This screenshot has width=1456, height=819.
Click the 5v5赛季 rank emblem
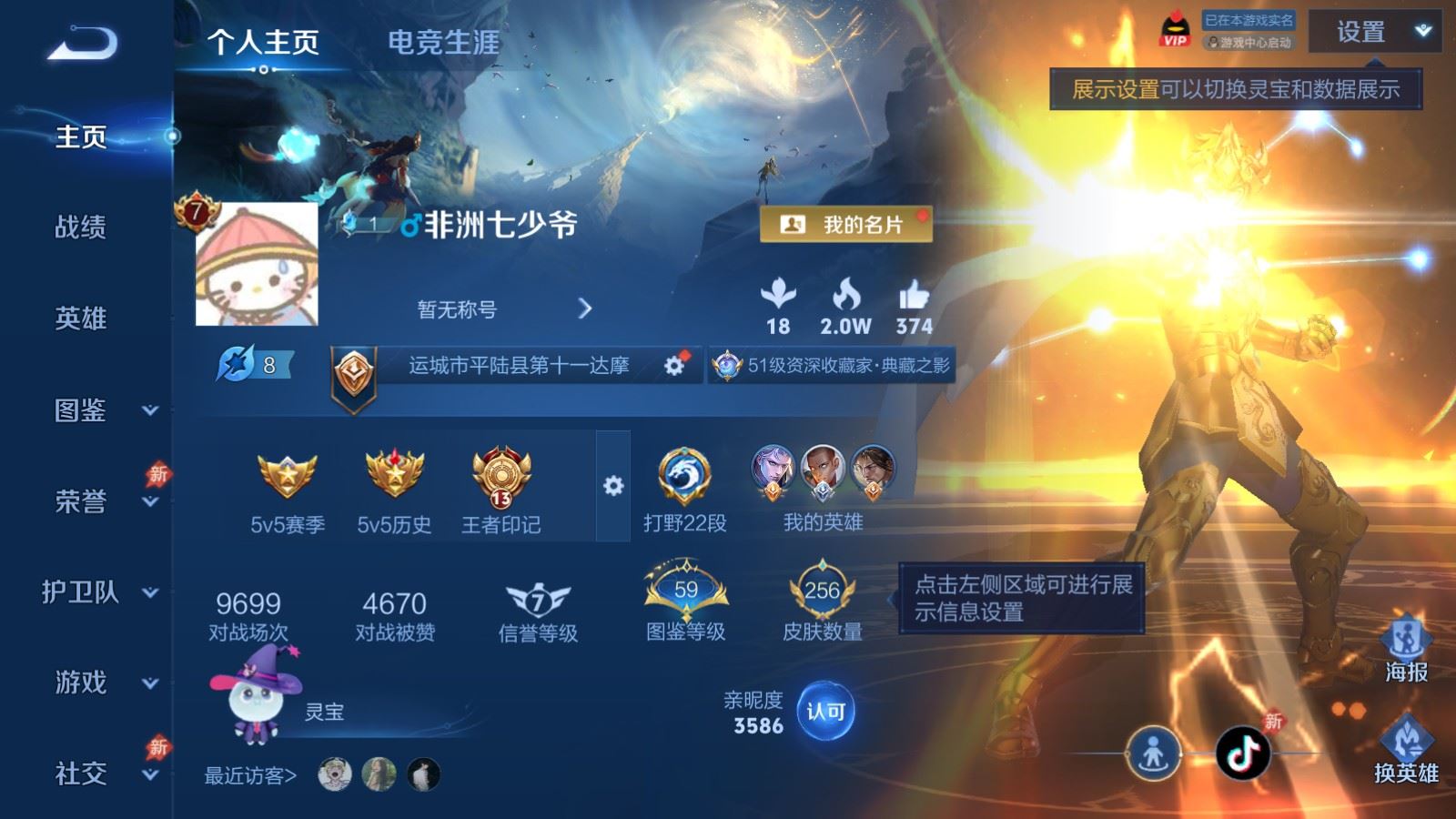287,475
